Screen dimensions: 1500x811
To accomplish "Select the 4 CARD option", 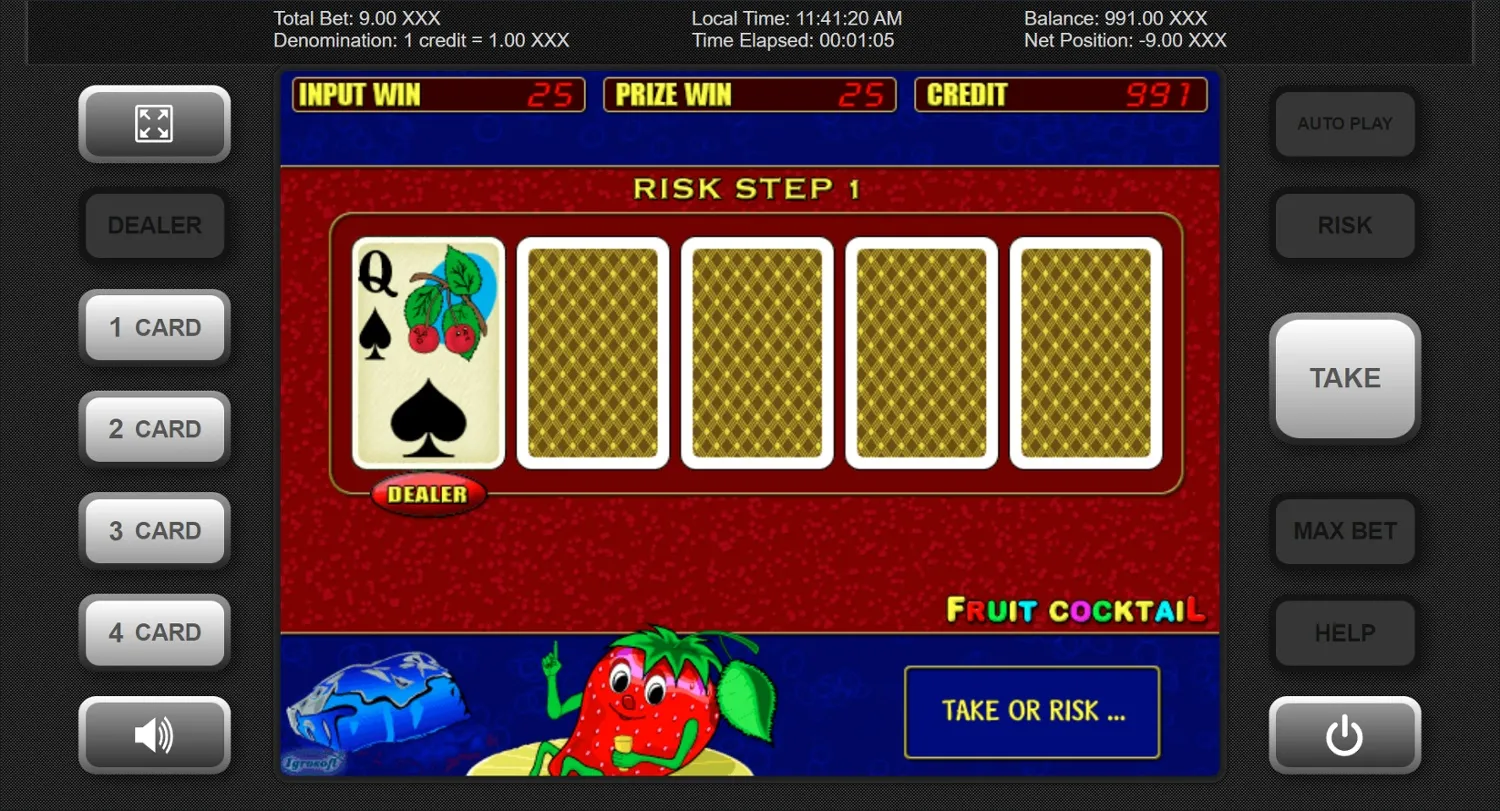I will (154, 632).
